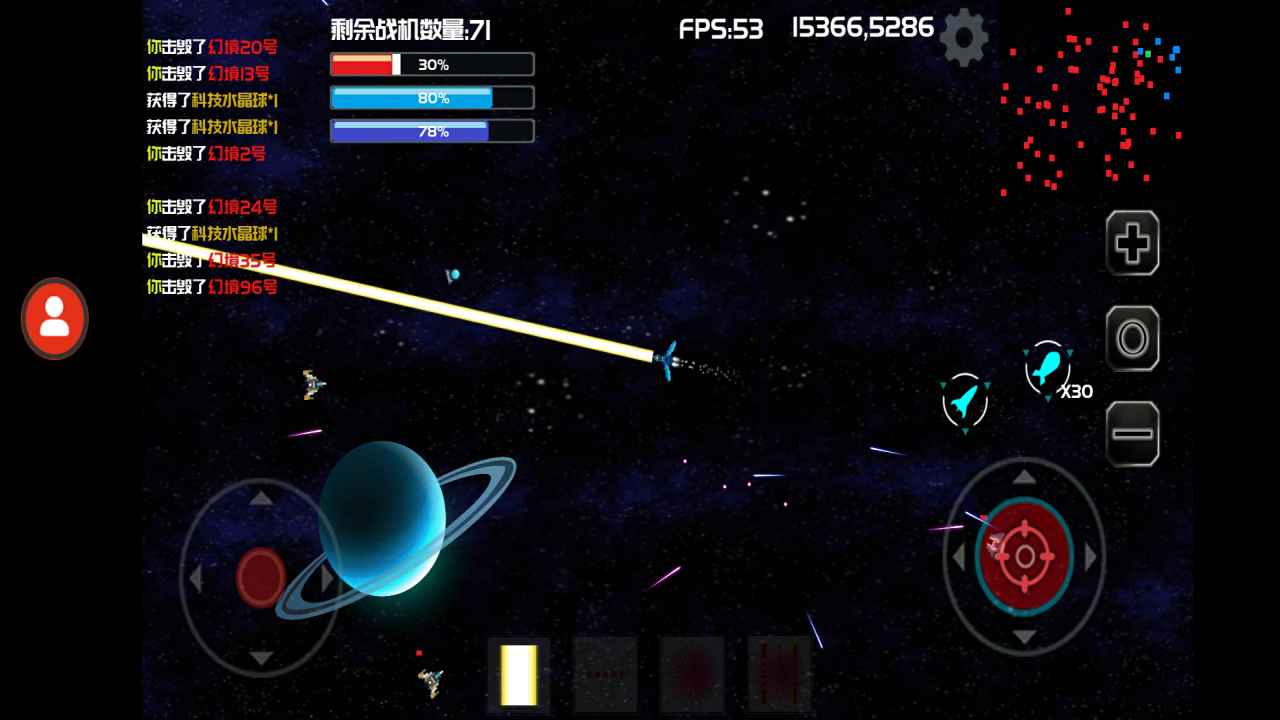Click the blue 80% progress bar

point(432,97)
